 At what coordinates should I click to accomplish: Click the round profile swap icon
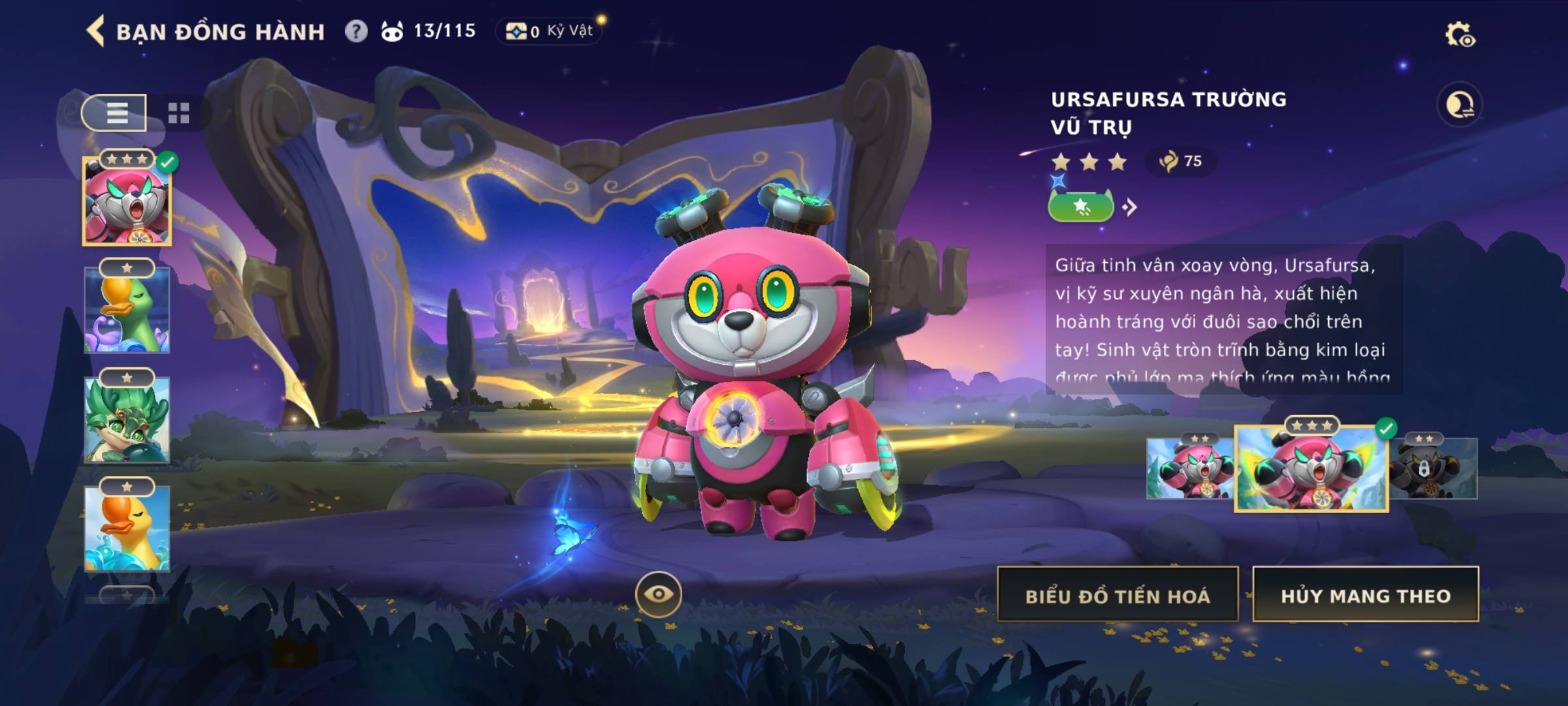1459,105
